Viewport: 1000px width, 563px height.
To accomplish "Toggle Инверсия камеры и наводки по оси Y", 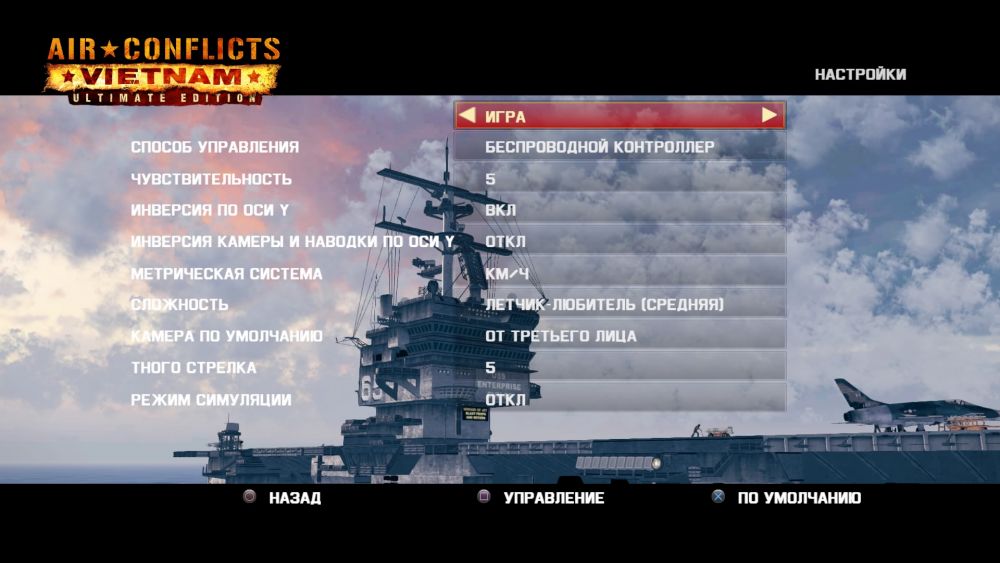I will (619, 242).
